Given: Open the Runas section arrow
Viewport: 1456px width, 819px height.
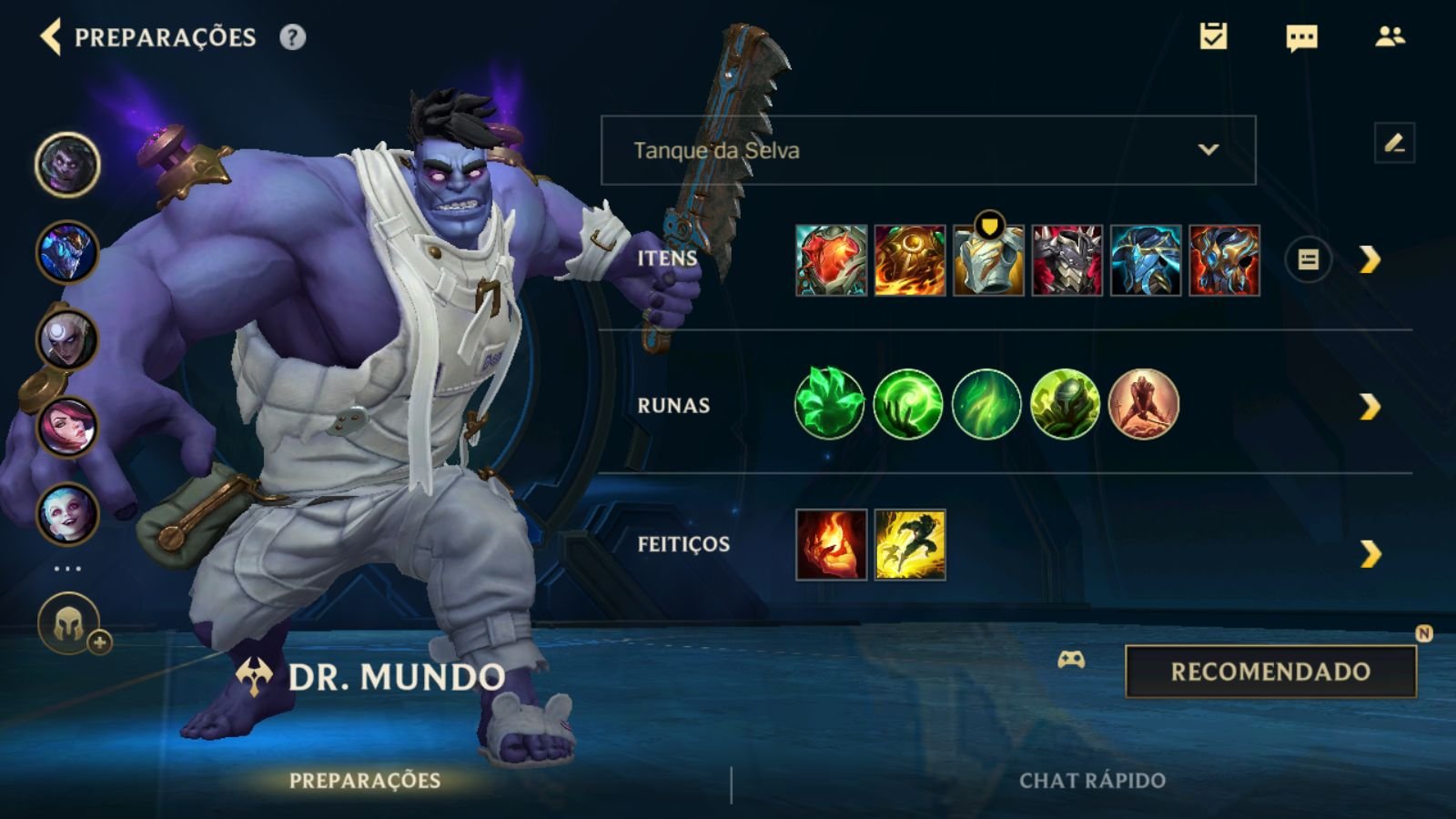Looking at the screenshot, I should tap(1370, 406).
